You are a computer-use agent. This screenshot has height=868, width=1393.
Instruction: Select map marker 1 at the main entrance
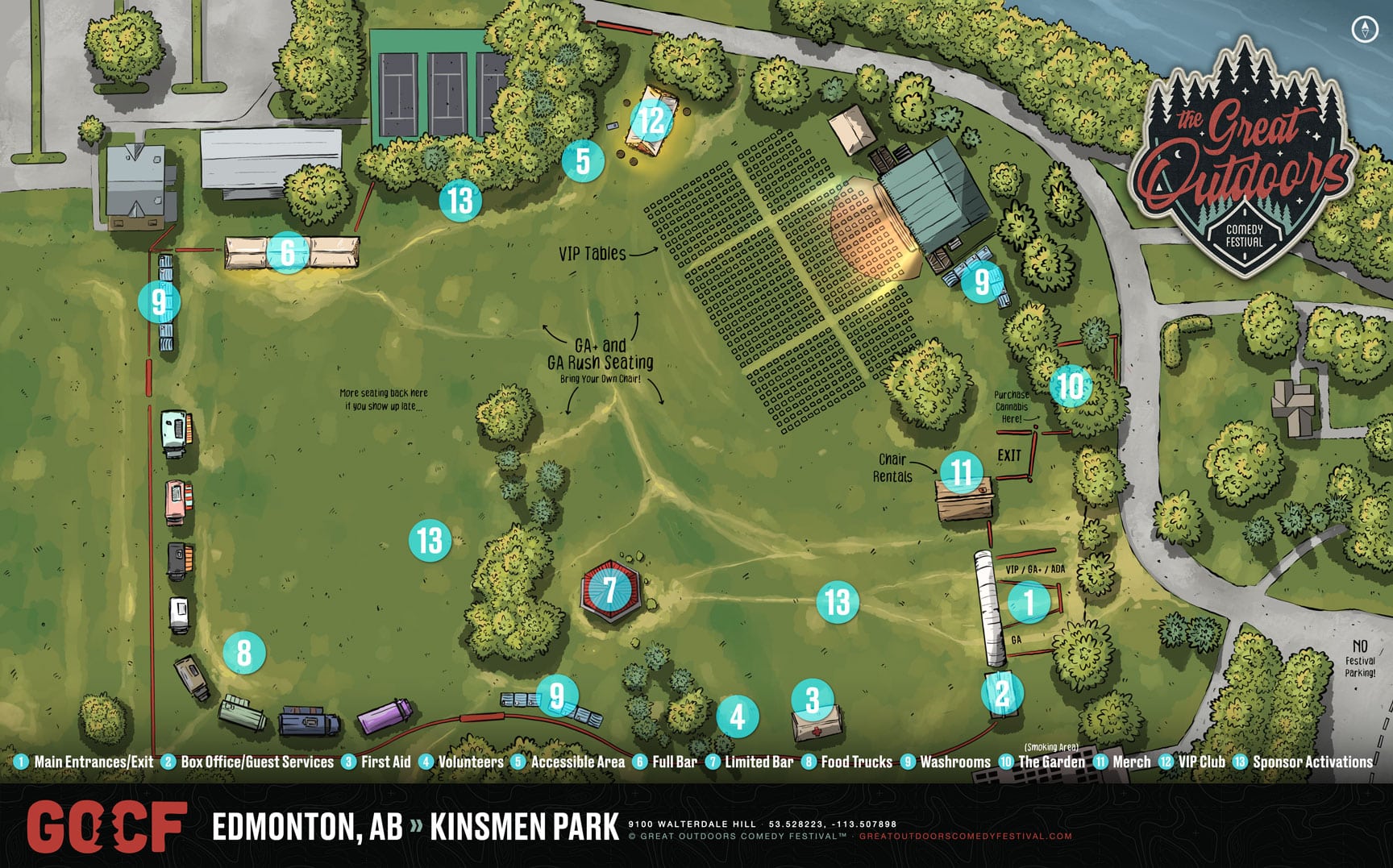pyautogui.click(x=1028, y=601)
